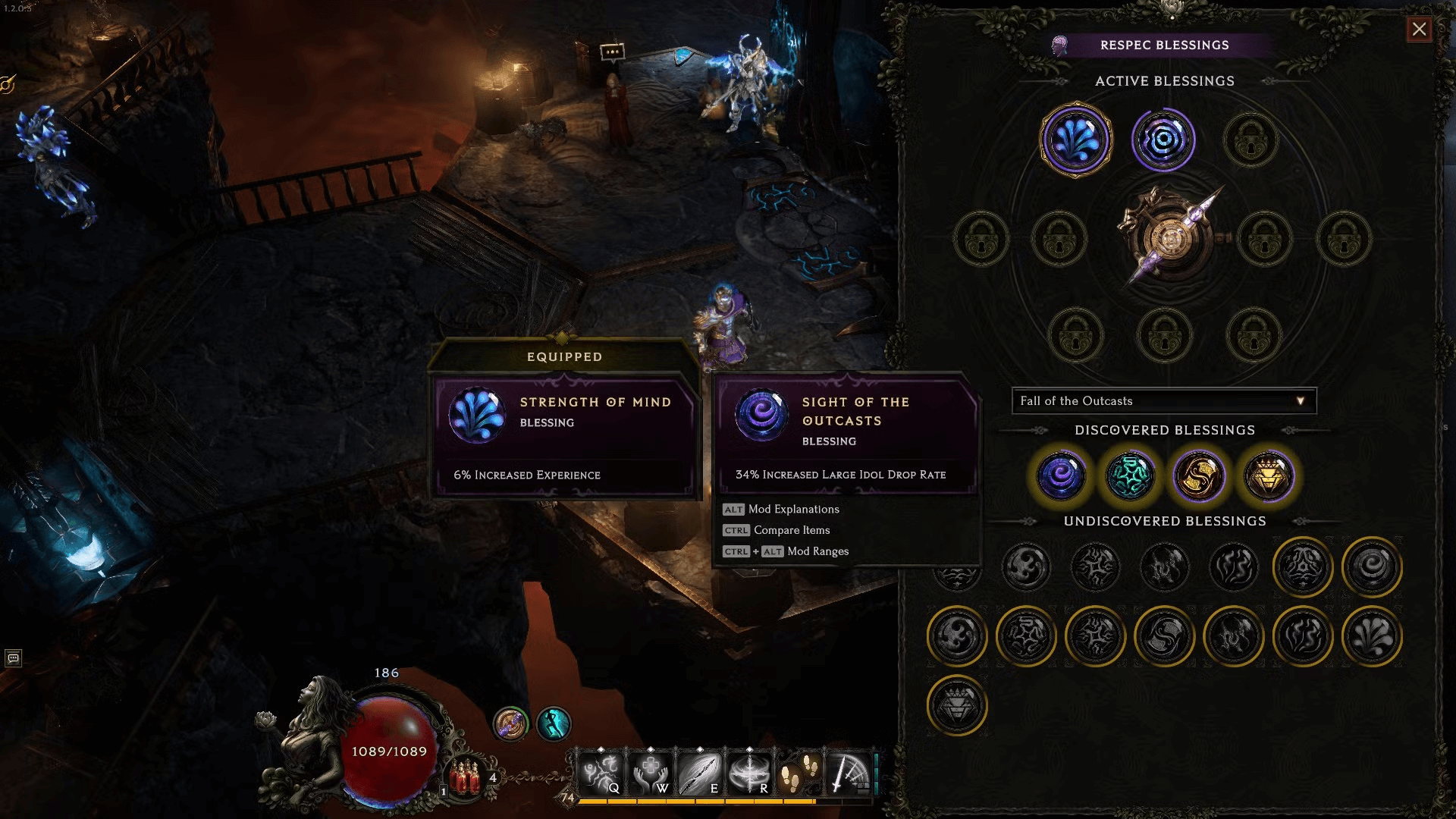Screen dimensions: 1456x819
Task: Select the active Strength of Mind blessing
Action: coord(1075,140)
